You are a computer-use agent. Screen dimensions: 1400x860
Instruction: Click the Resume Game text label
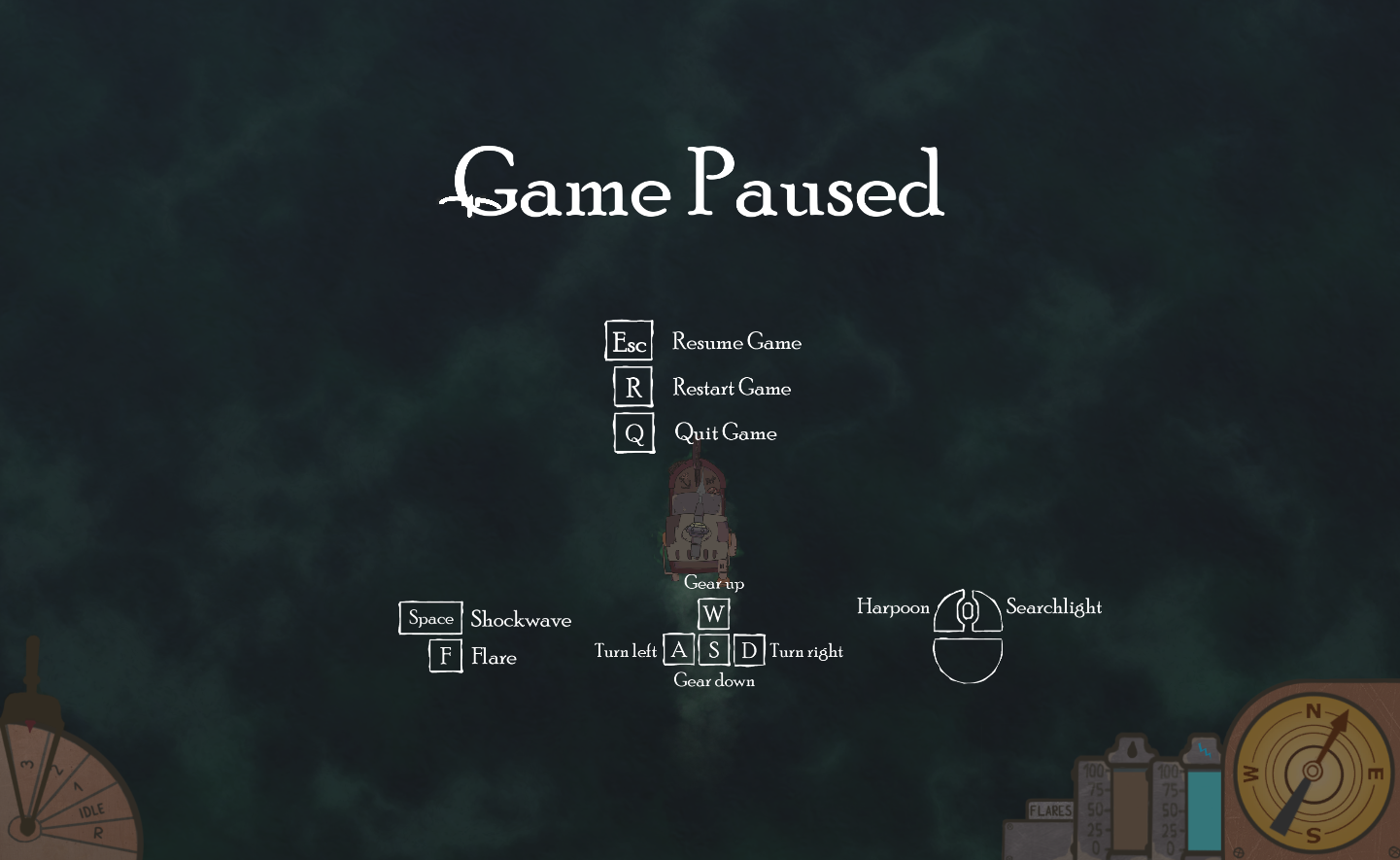(735, 342)
